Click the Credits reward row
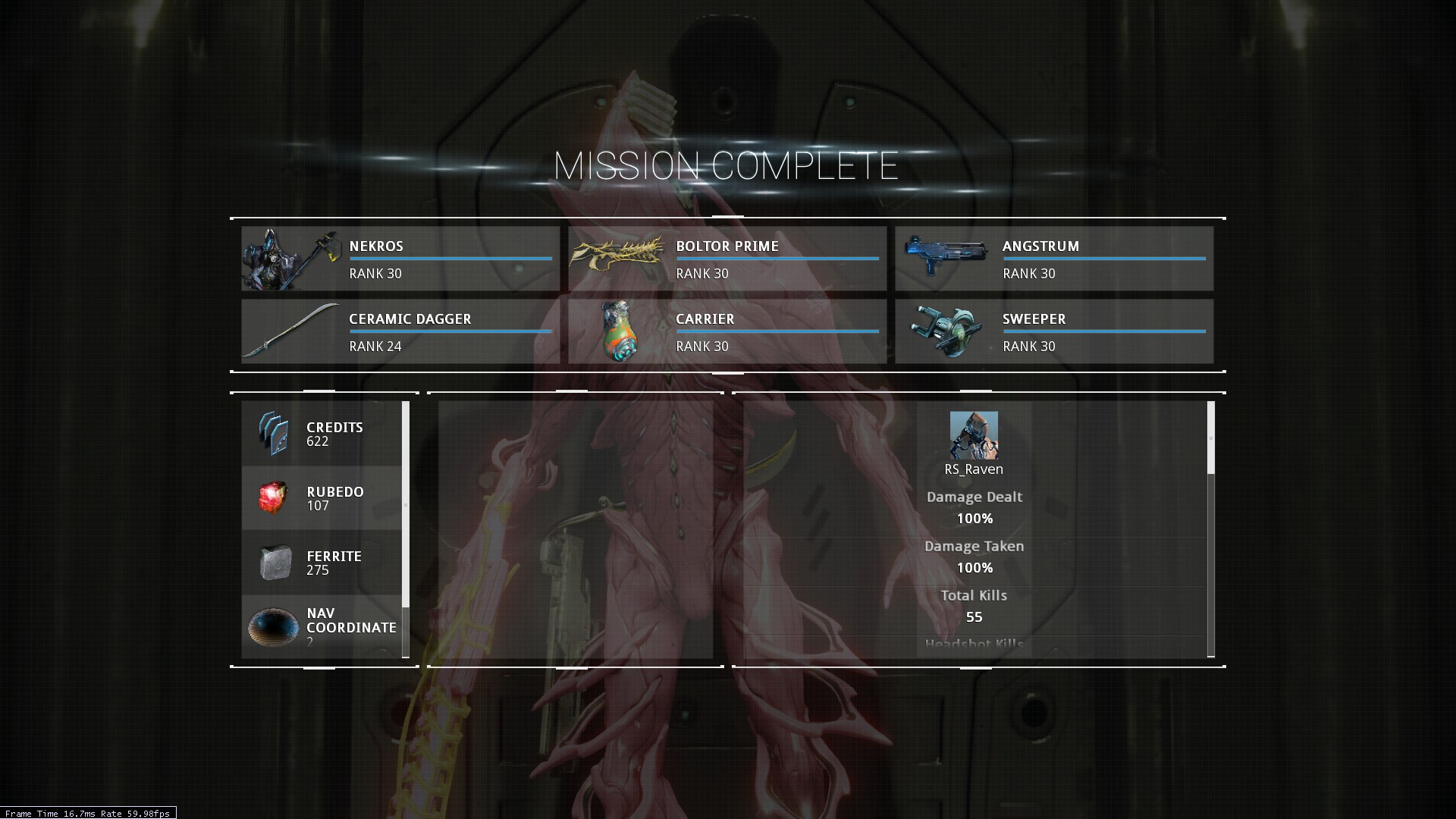Viewport: 1456px width, 819px height. [322, 434]
